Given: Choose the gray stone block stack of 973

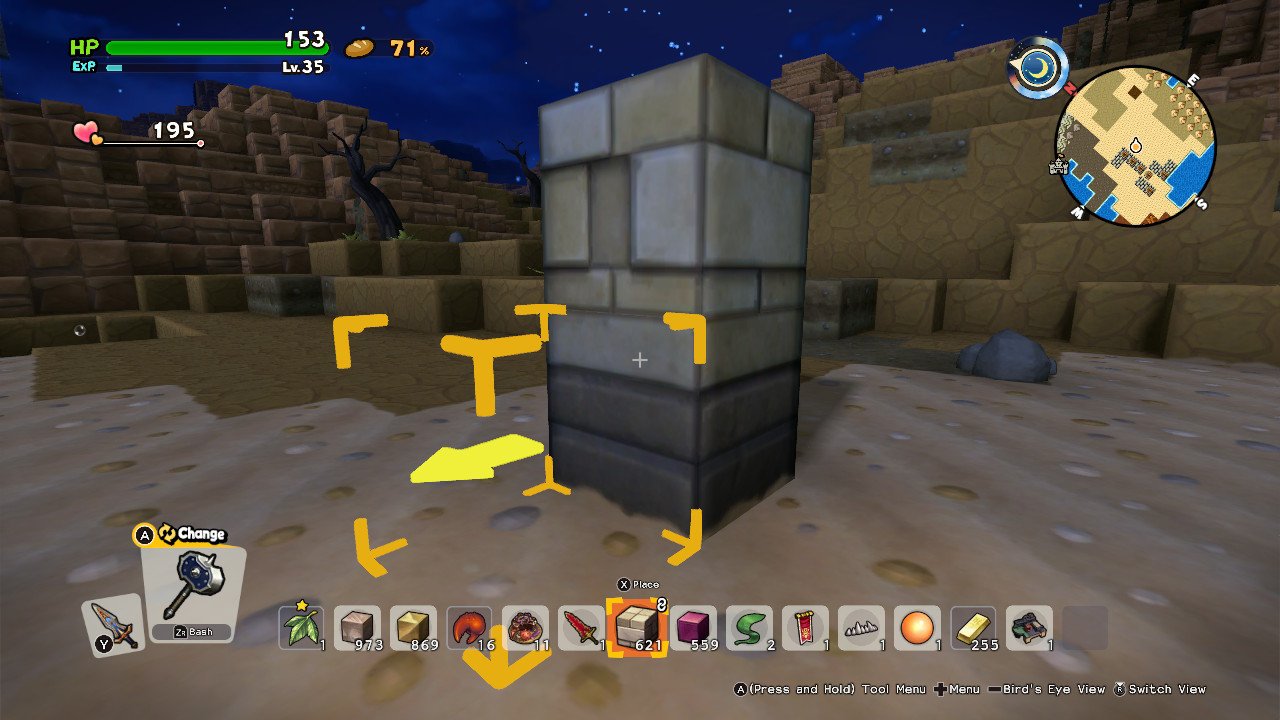Looking at the screenshot, I should [357, 628].
